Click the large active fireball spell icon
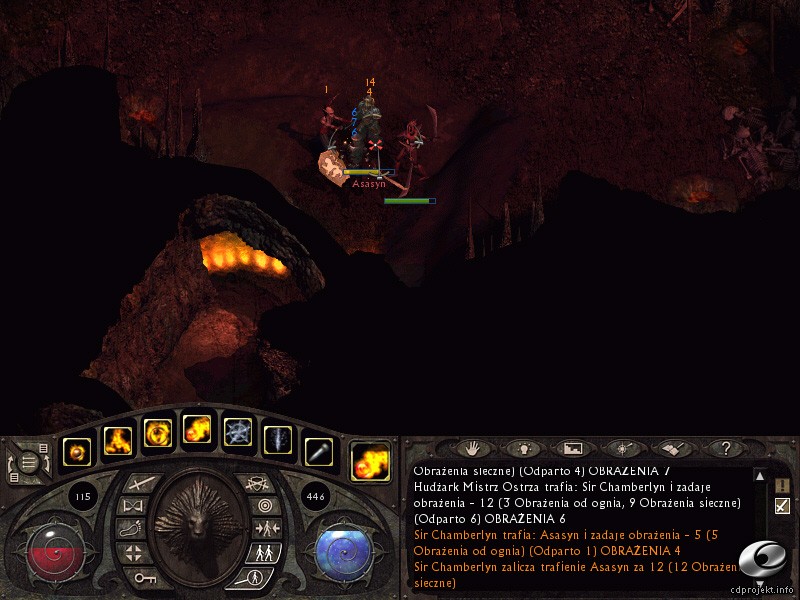Viewport: 800px width, 600px height. tap(370, 461)
